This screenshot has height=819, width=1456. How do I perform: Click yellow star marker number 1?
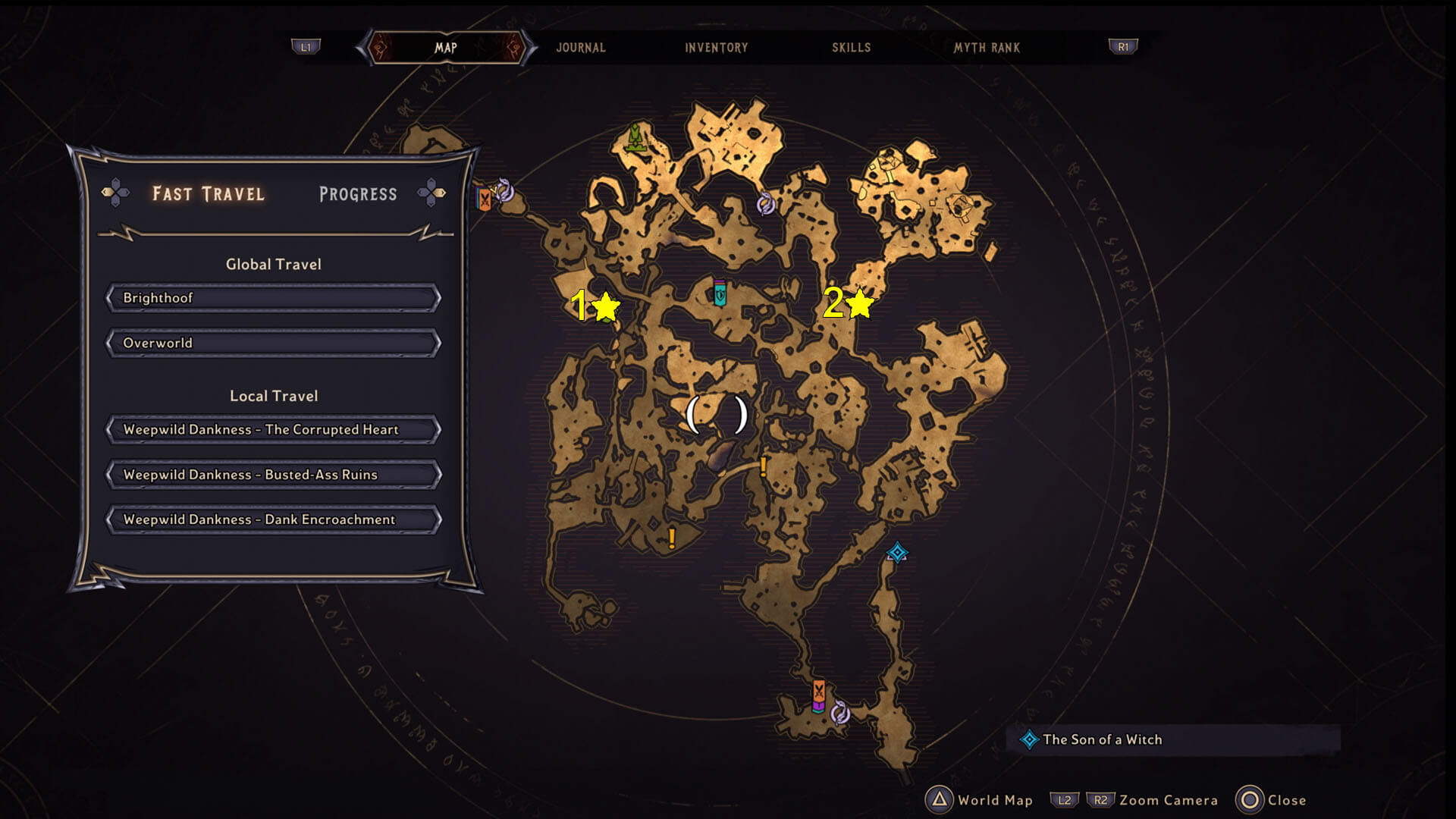coord(605,306)
